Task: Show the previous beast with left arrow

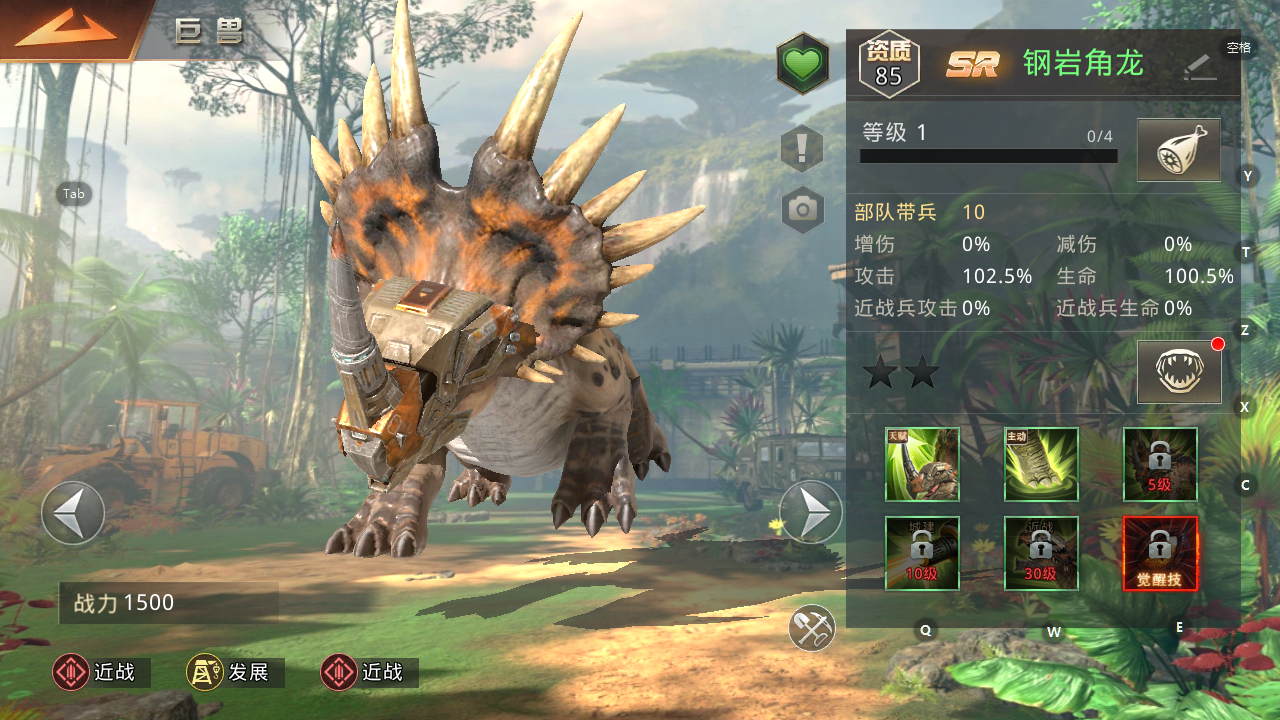Action: point(73,513)
